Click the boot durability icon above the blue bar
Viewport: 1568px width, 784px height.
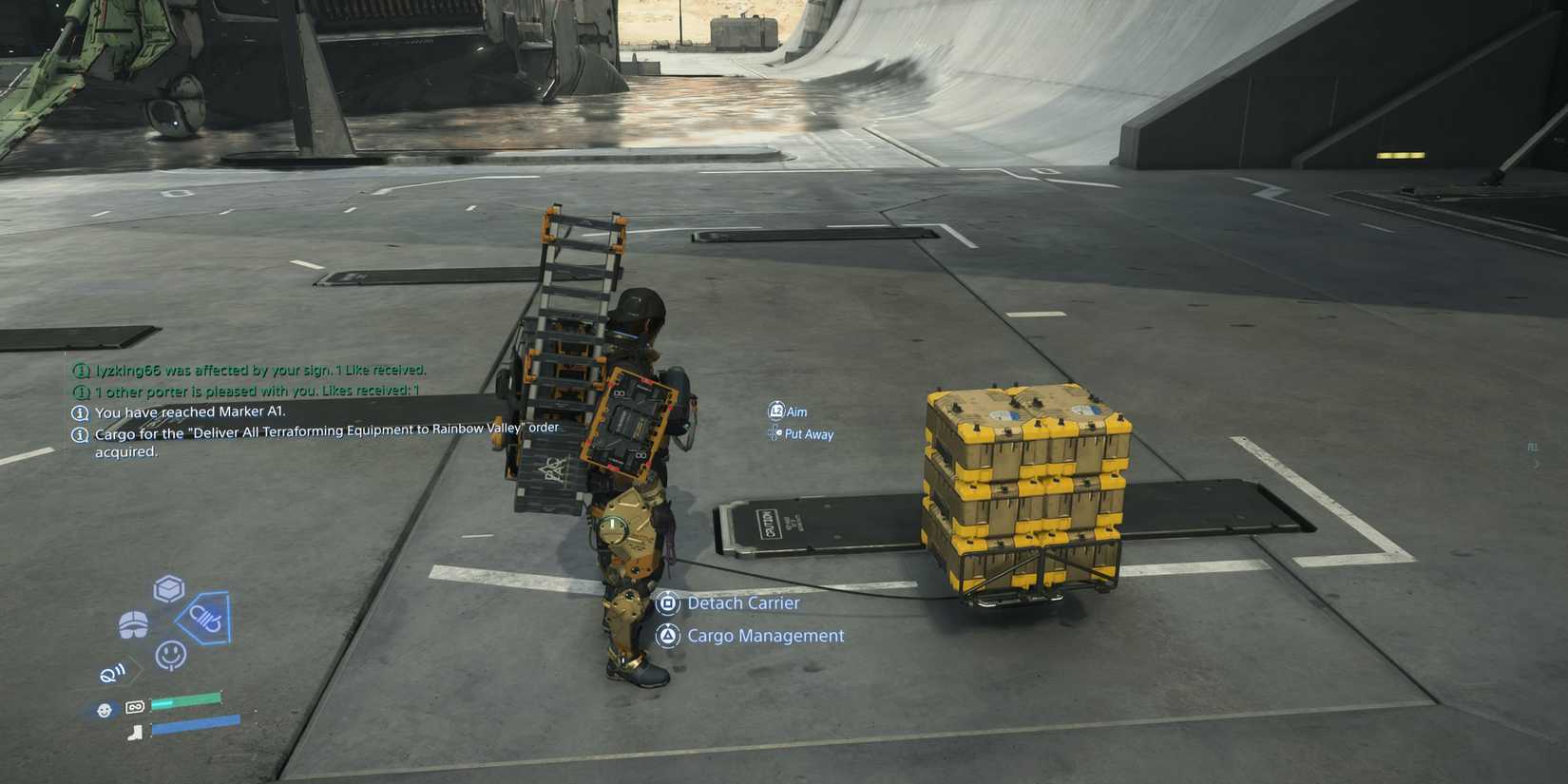136,732
